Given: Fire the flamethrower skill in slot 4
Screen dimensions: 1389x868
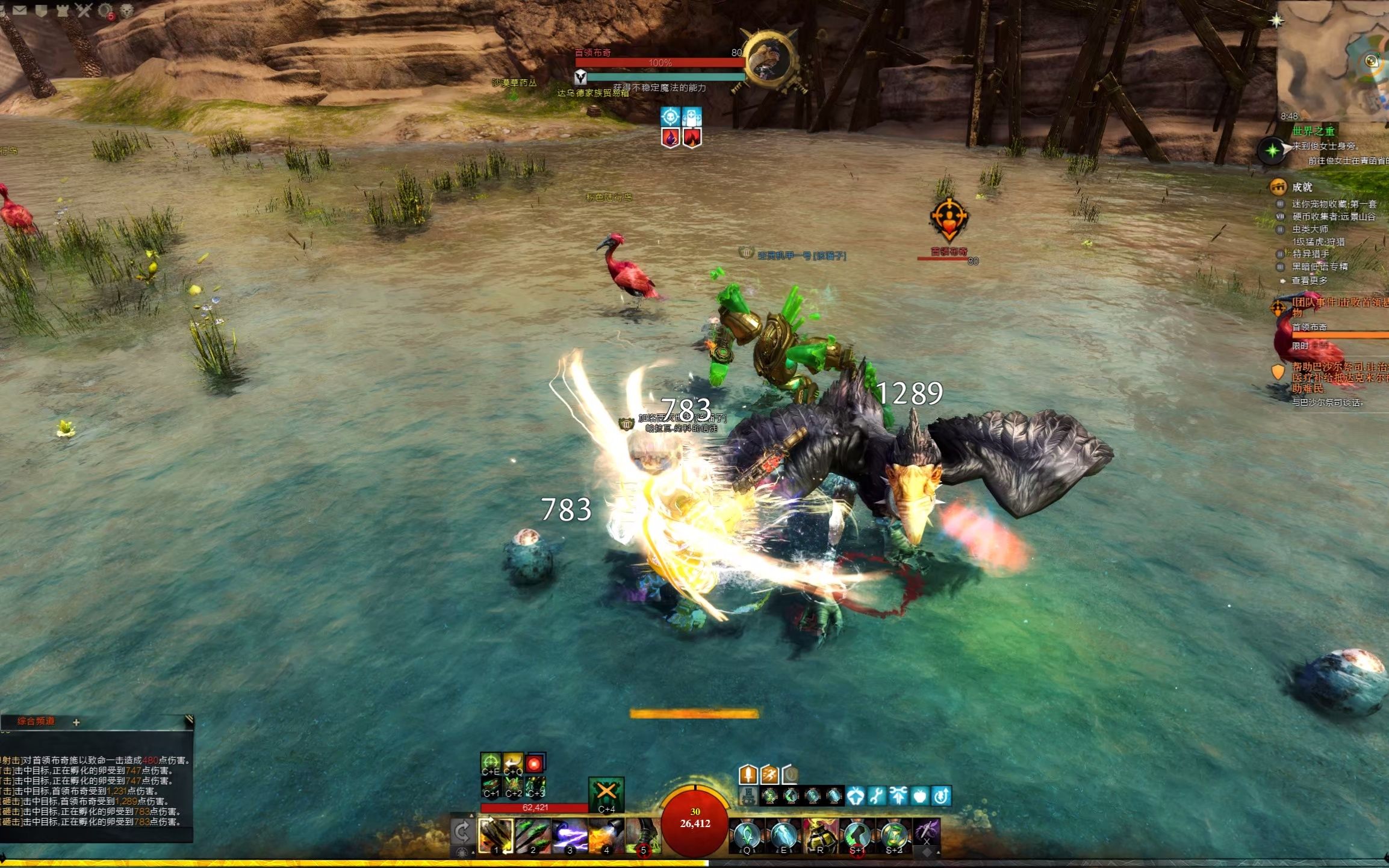Looking at the screenshot, I should [606, 835].
